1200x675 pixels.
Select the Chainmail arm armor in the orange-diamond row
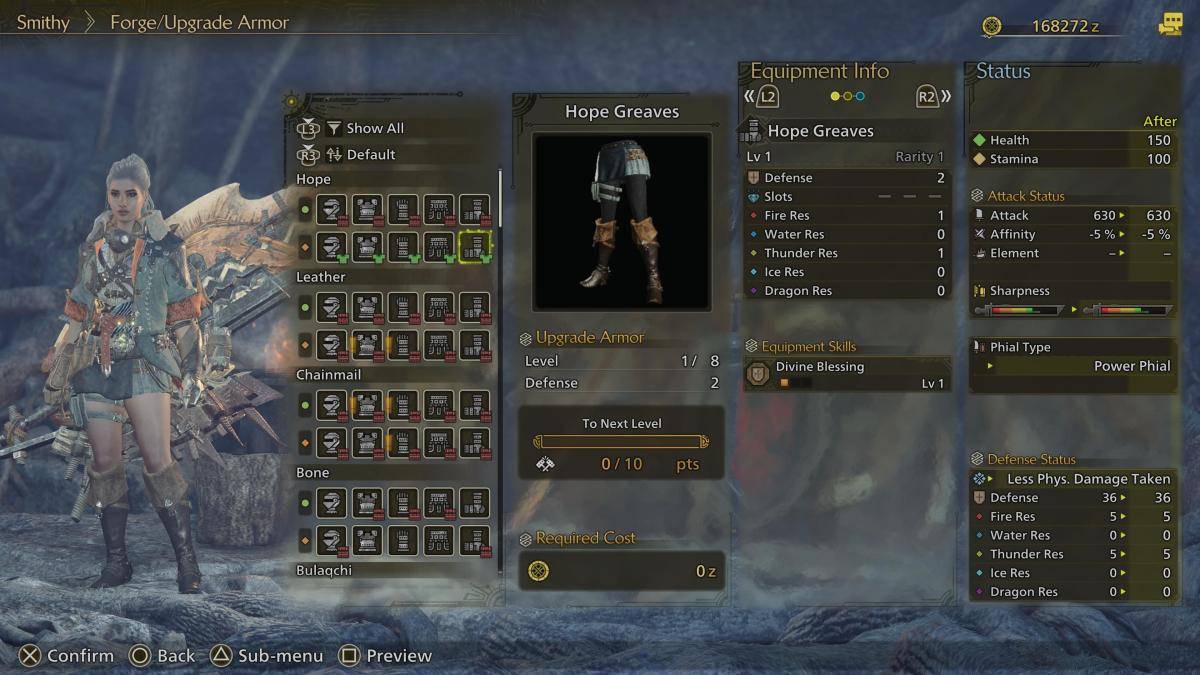tap(403, 441)
